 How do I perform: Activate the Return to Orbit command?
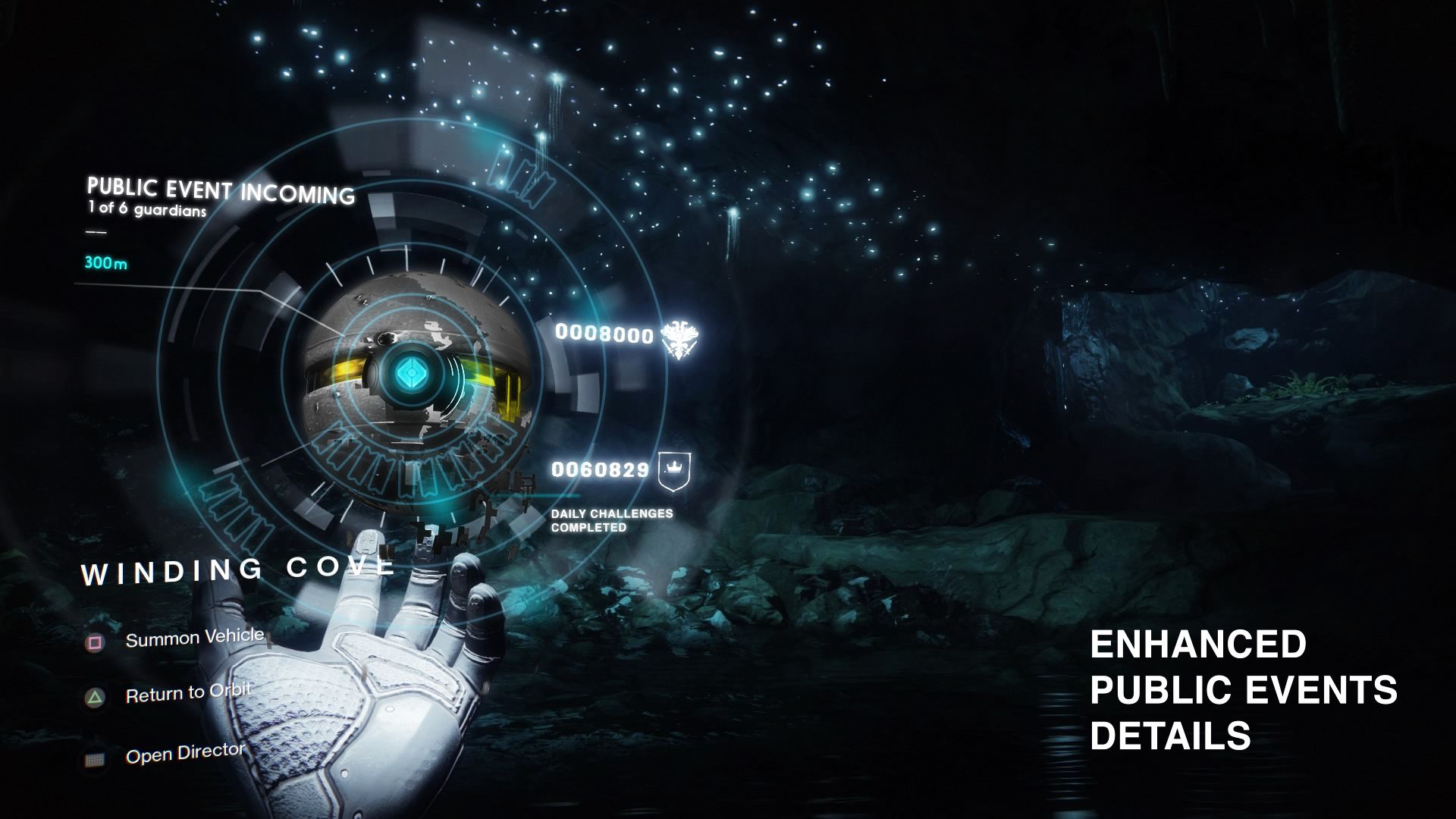pyautogui.click(x=190, y=691)
